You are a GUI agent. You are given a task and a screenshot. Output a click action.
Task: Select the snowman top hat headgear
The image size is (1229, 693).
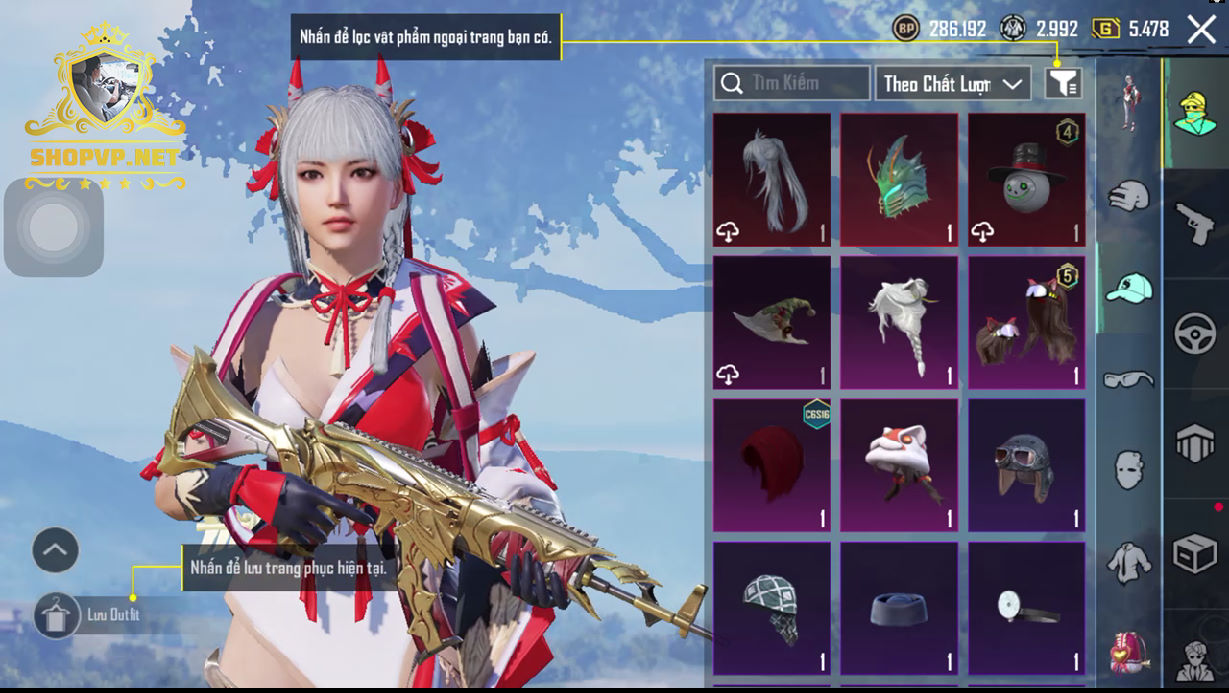1026,180
